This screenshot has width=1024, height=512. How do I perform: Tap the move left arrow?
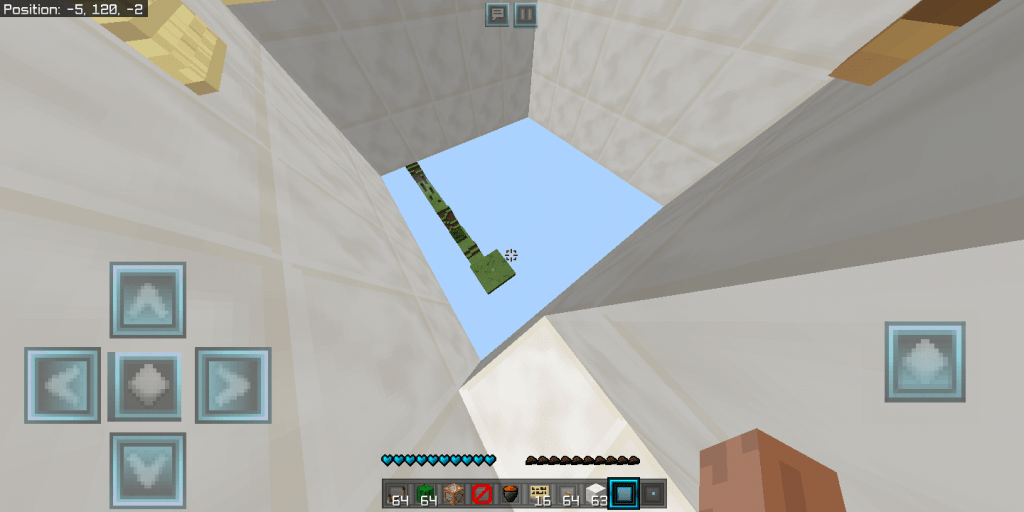point(62,385)
